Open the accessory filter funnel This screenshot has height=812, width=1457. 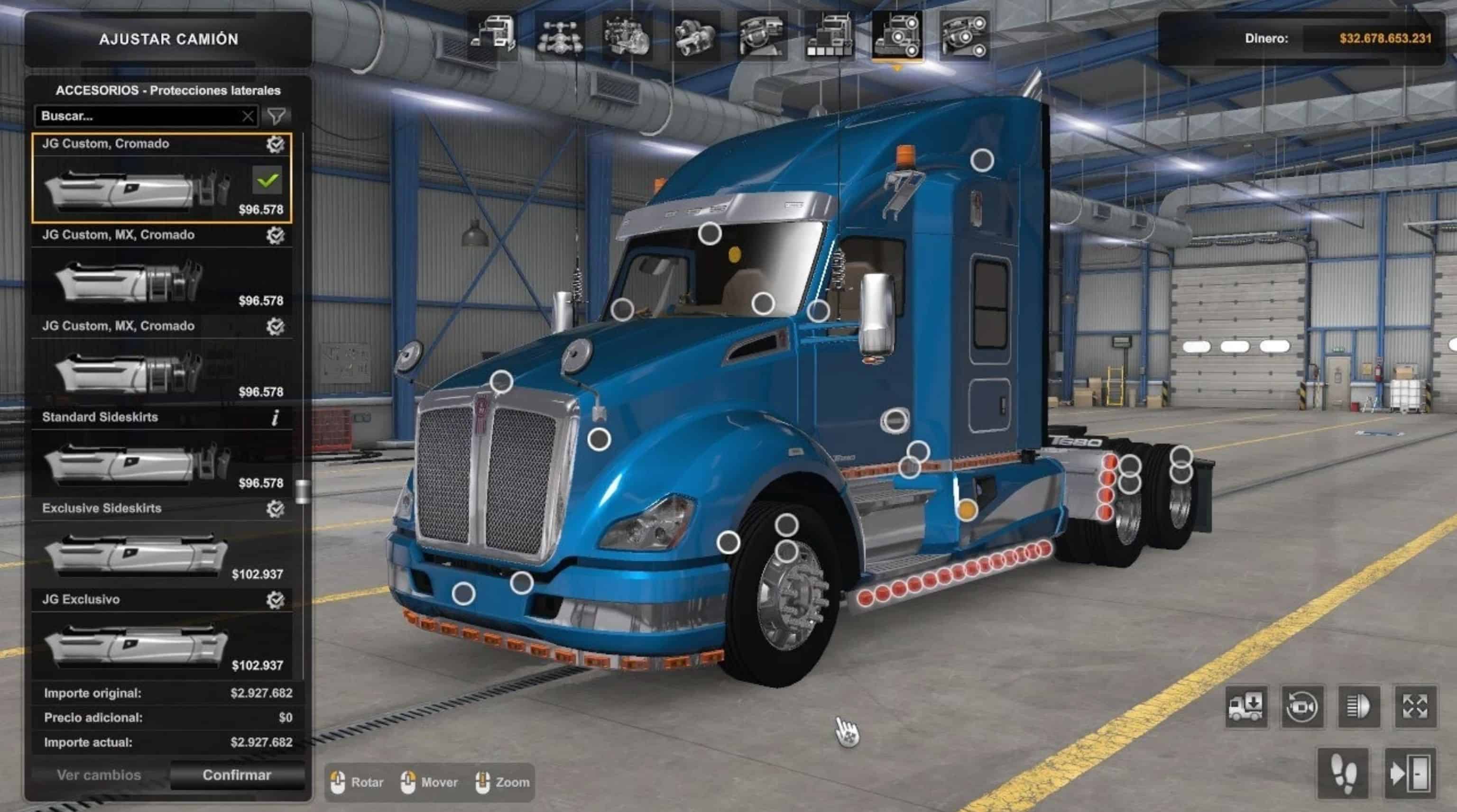tap(277, 116)
